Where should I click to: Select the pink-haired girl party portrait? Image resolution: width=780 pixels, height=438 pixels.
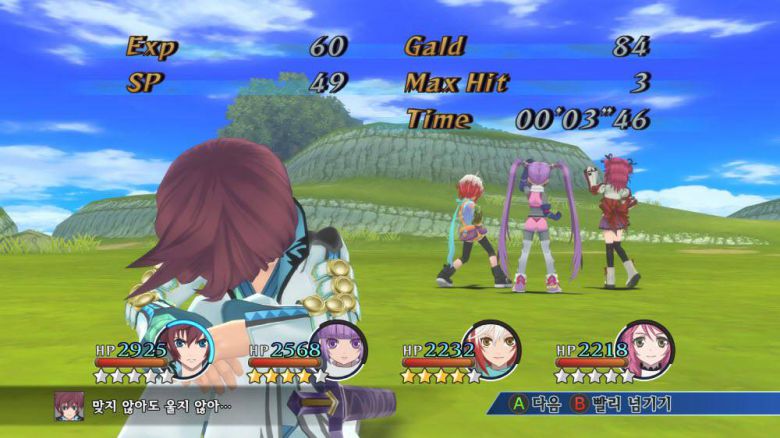pyautogui.click(x=645, y=347)
